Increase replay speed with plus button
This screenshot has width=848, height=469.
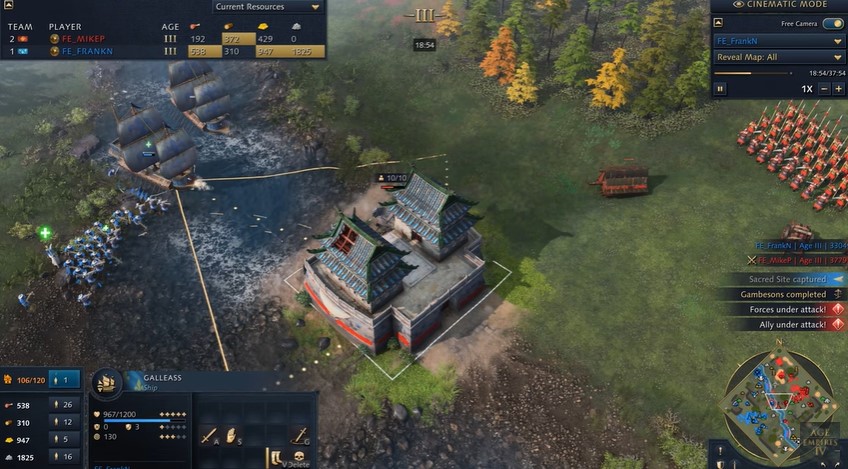(x=839, y=89)
